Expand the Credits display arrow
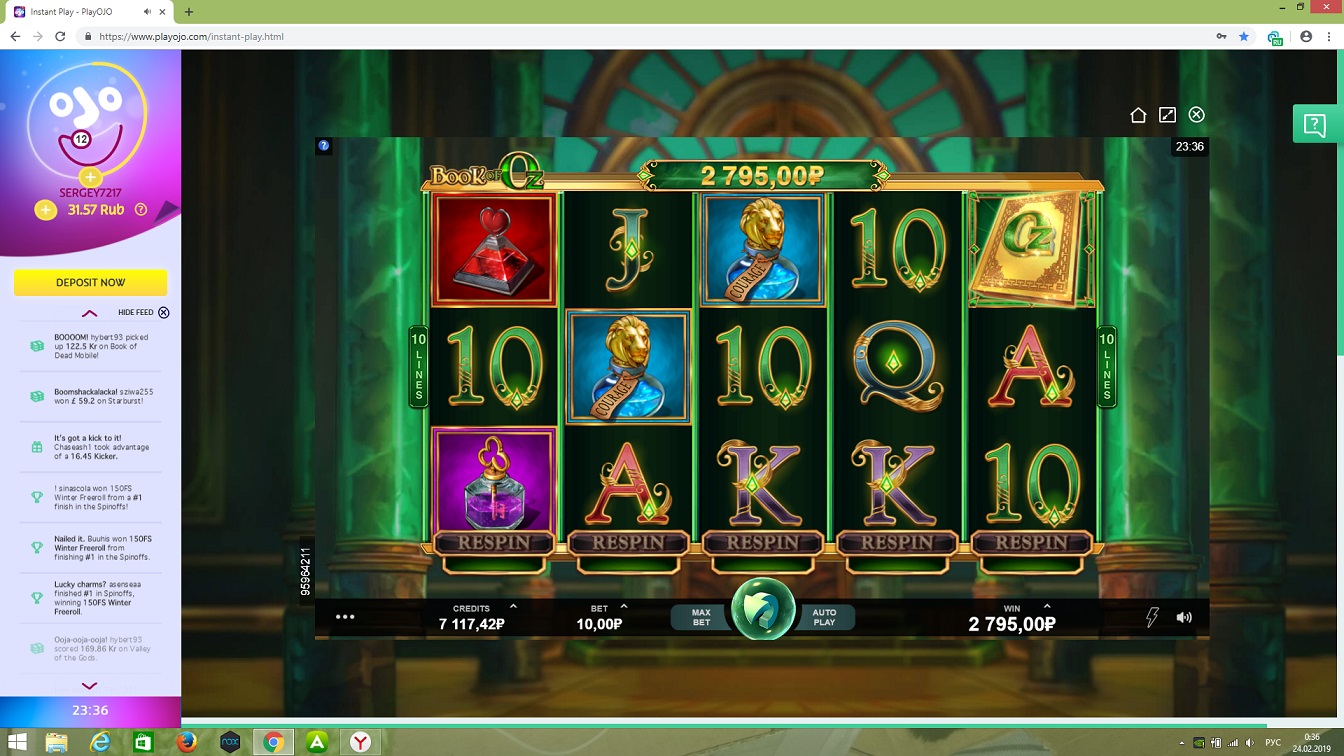This screenshot has width=1344, height=756. pos(513,607)
